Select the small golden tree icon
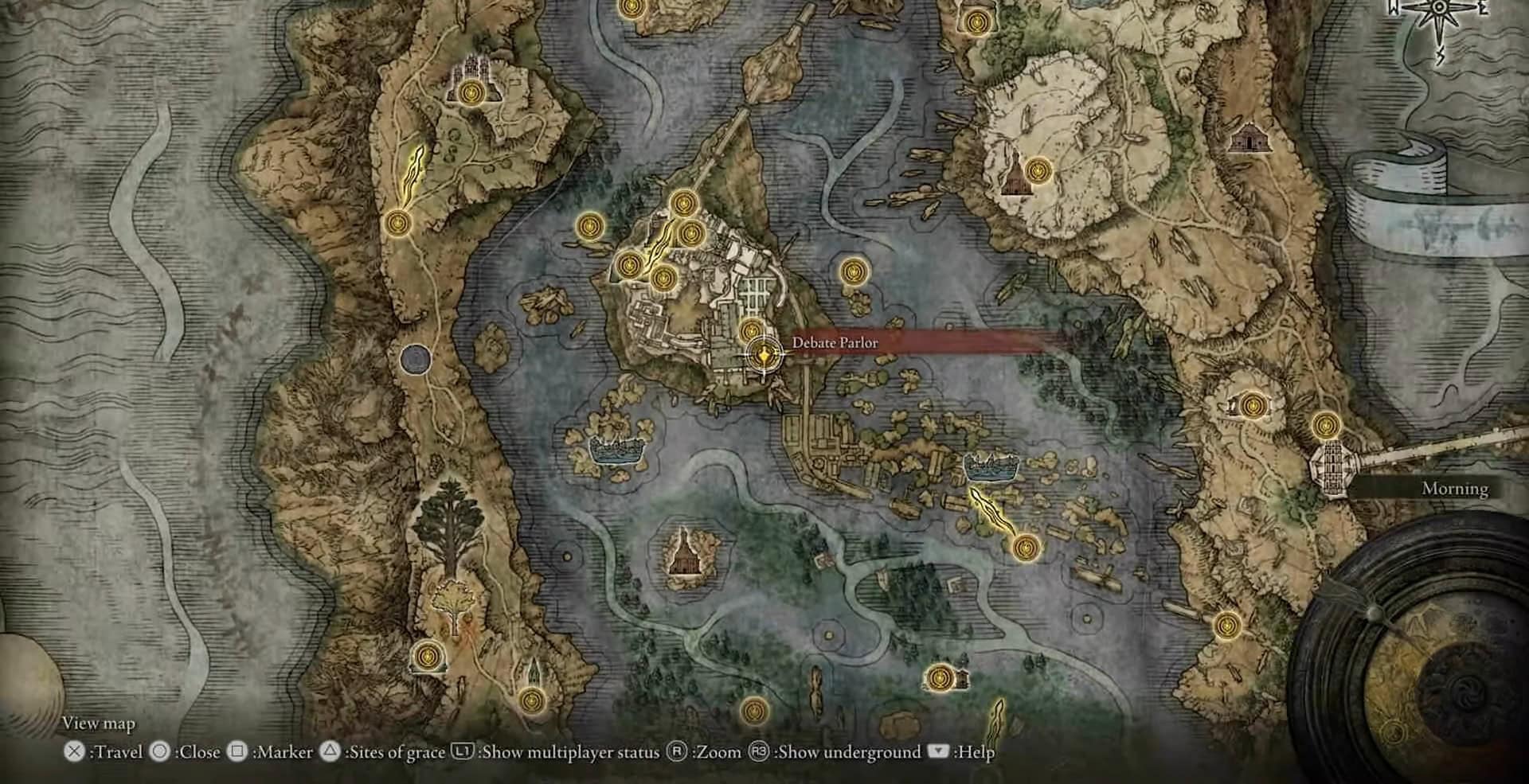 pyautogui.click(x=453, y=603)
